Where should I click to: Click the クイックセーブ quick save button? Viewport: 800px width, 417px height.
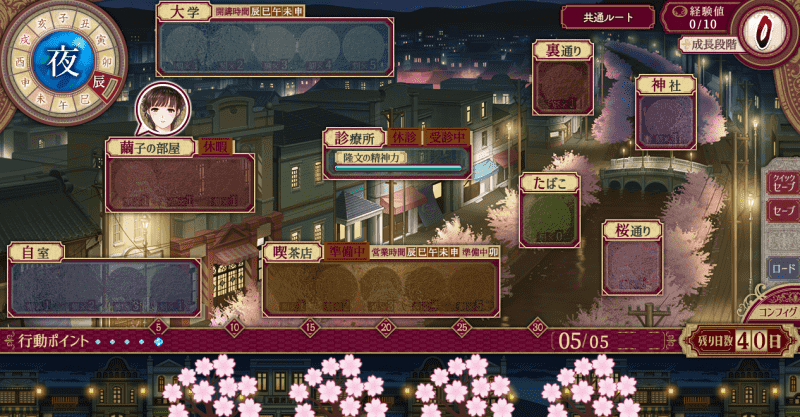[782, 181]
